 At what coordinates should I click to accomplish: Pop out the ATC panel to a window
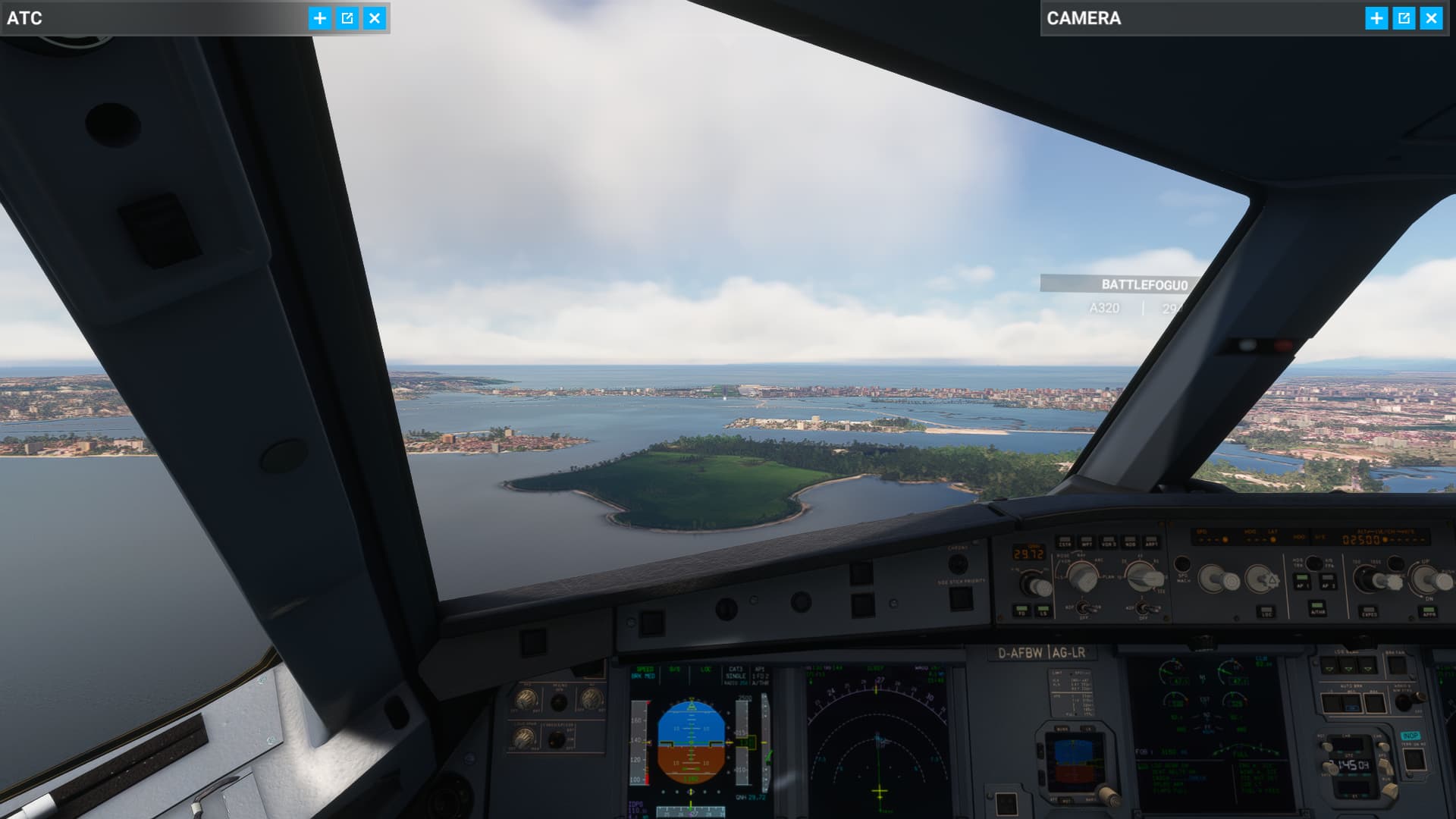pyautogui.click(x=347, y=19)
